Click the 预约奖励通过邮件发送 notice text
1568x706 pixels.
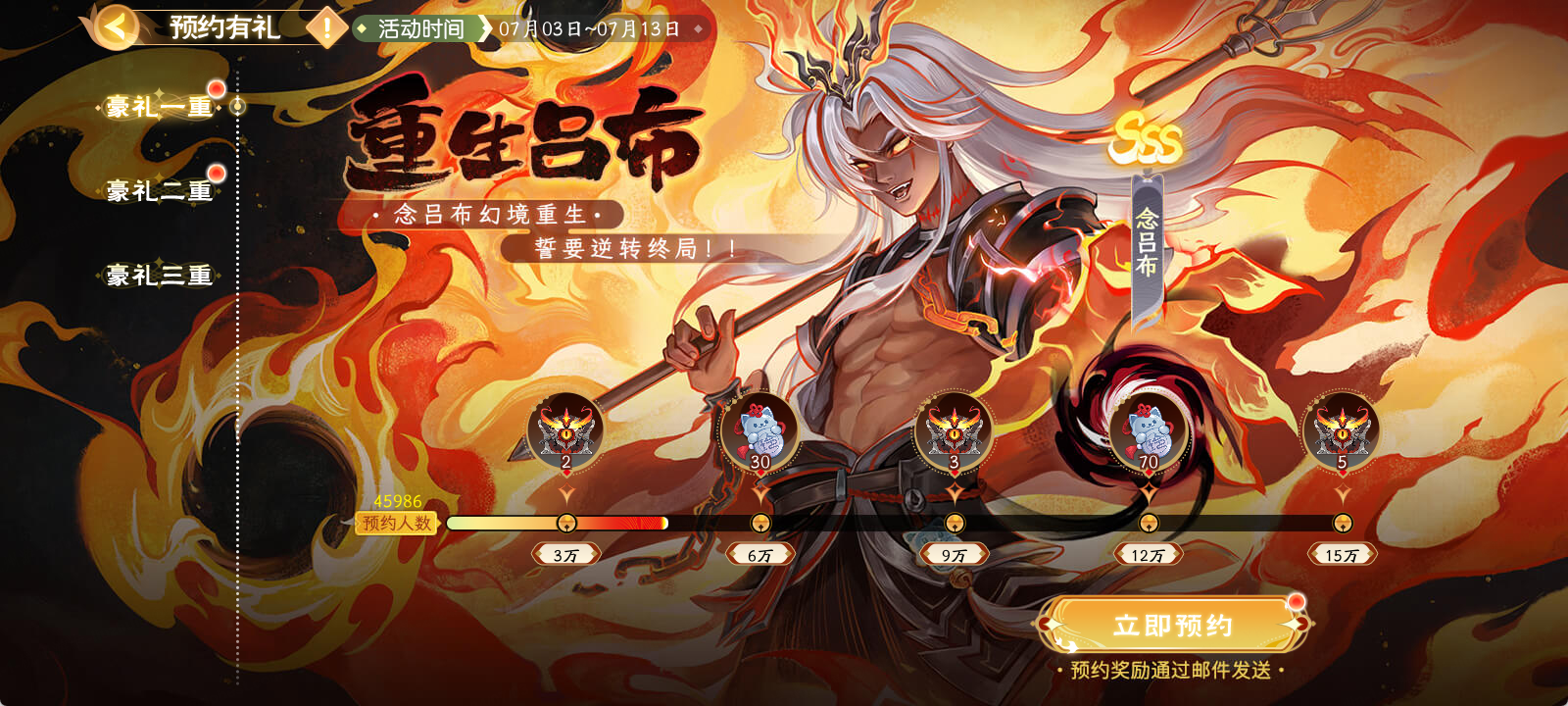(1172, 672)
